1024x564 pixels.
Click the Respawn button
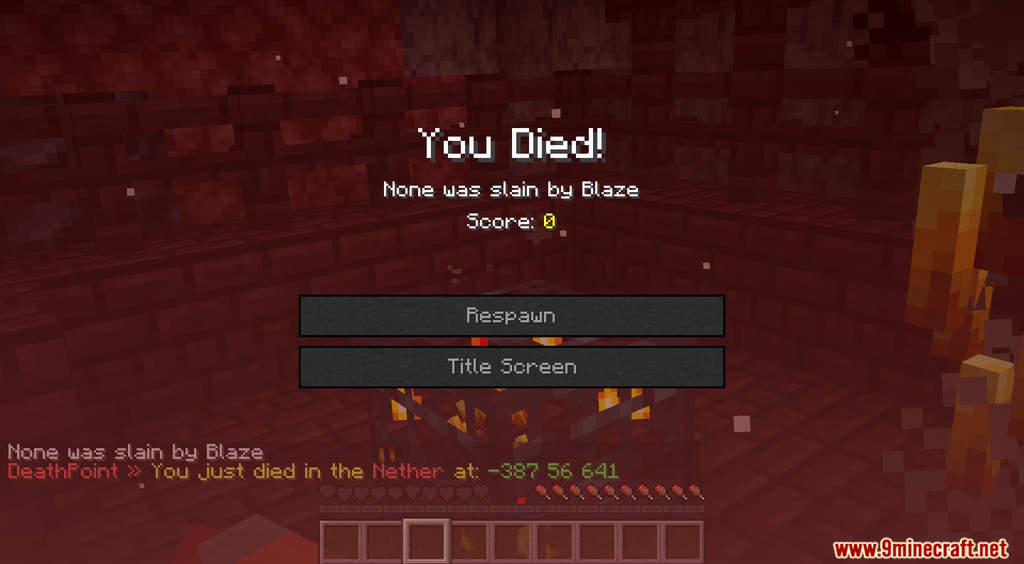coord(511,316)
